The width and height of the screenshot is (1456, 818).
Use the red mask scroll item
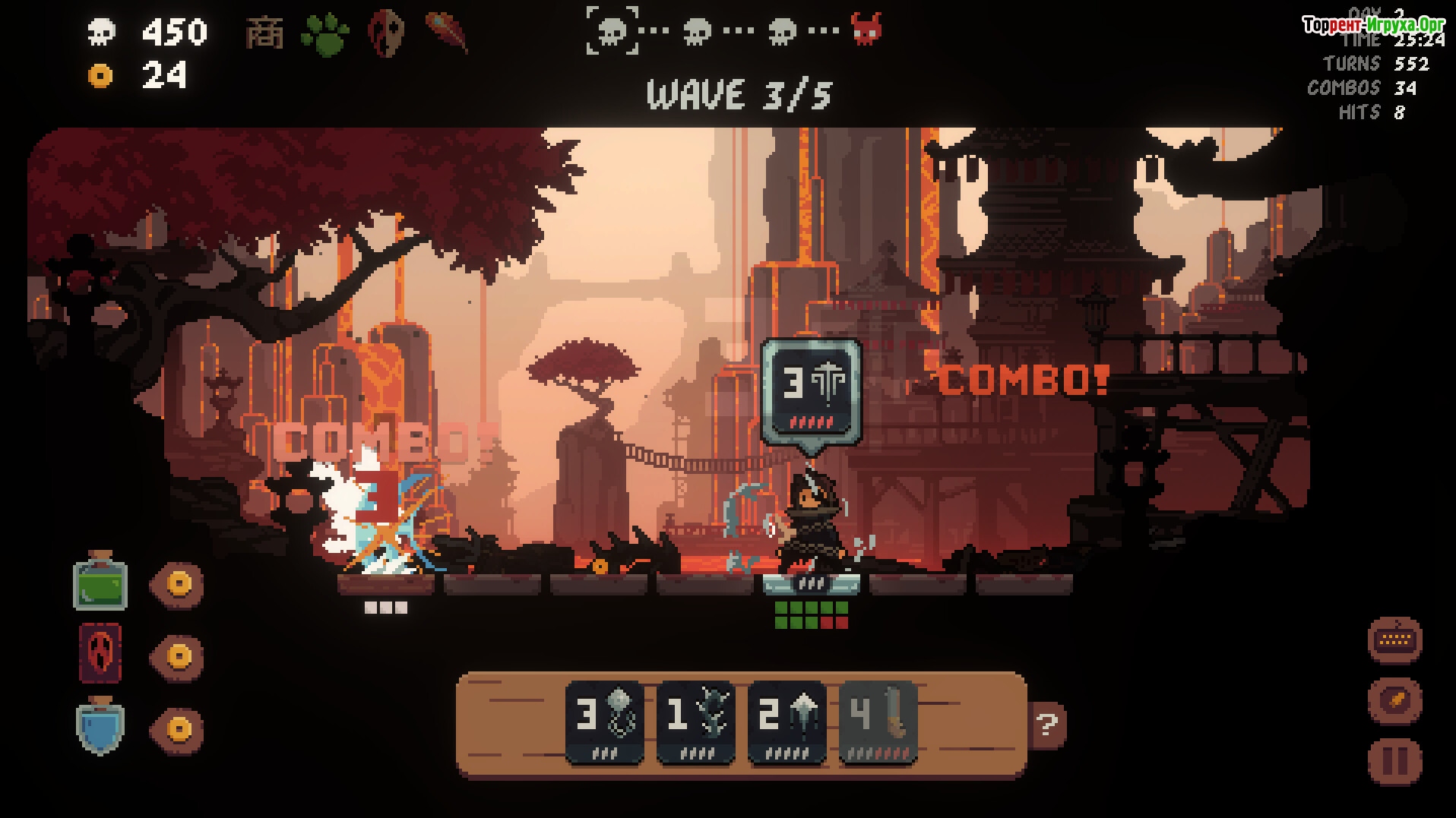pyautogui.click(x=100, y=654)
